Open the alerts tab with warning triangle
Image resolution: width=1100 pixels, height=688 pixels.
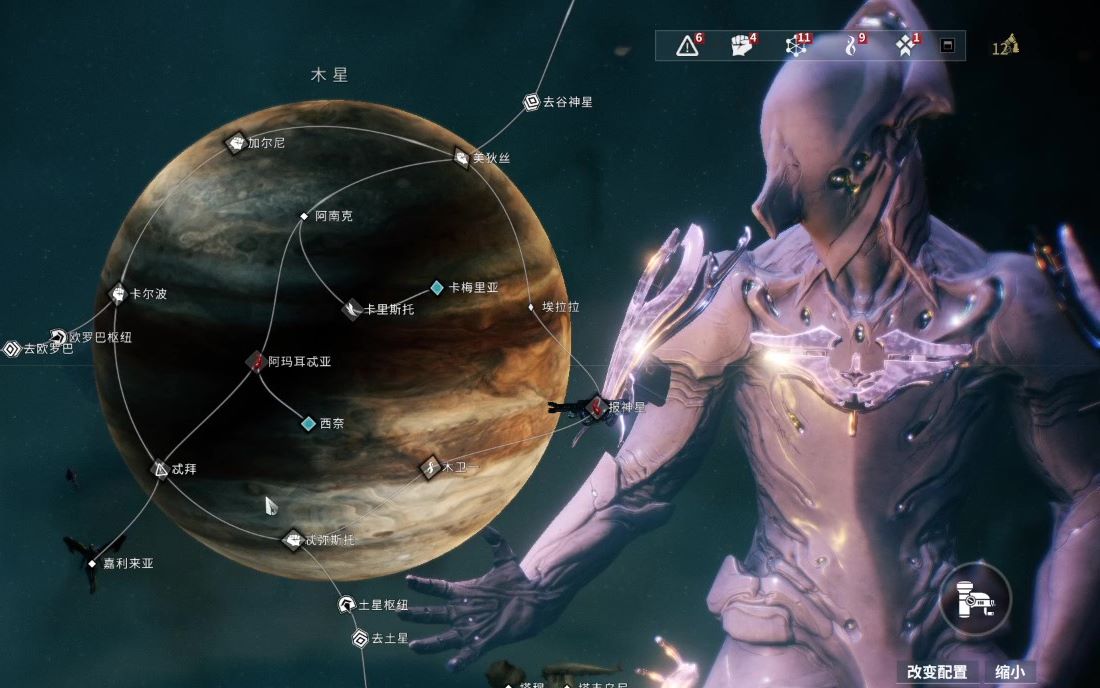687,46
